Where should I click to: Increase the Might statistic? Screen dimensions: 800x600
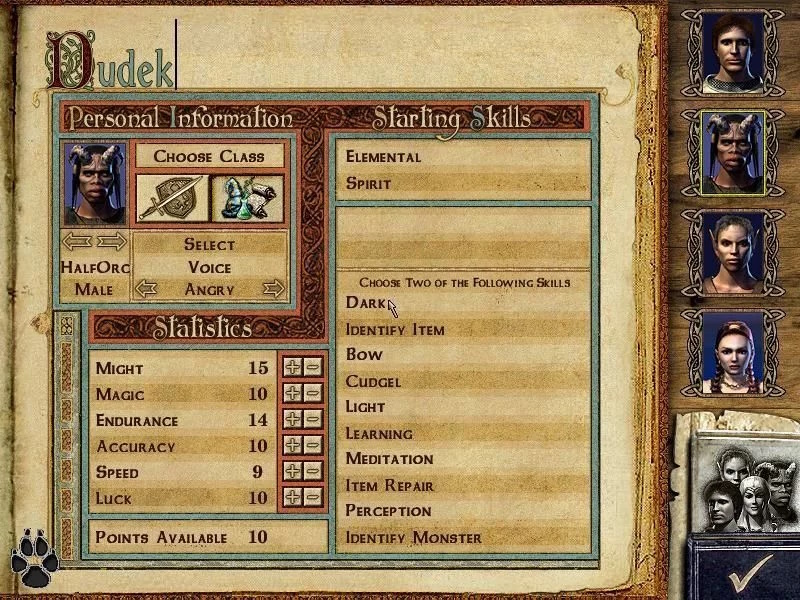click(293, 367)
